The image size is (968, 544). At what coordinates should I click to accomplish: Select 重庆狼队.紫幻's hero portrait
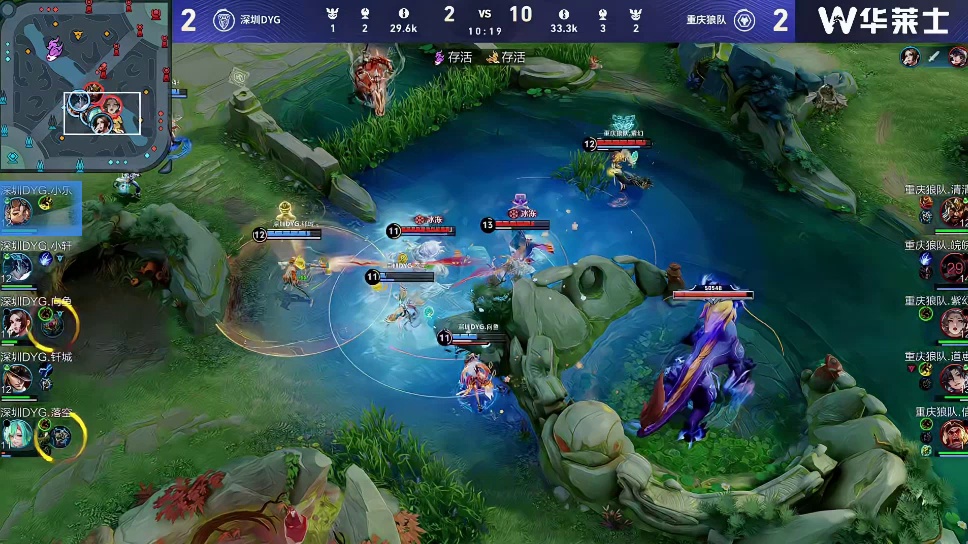click(x=951, y=322)
